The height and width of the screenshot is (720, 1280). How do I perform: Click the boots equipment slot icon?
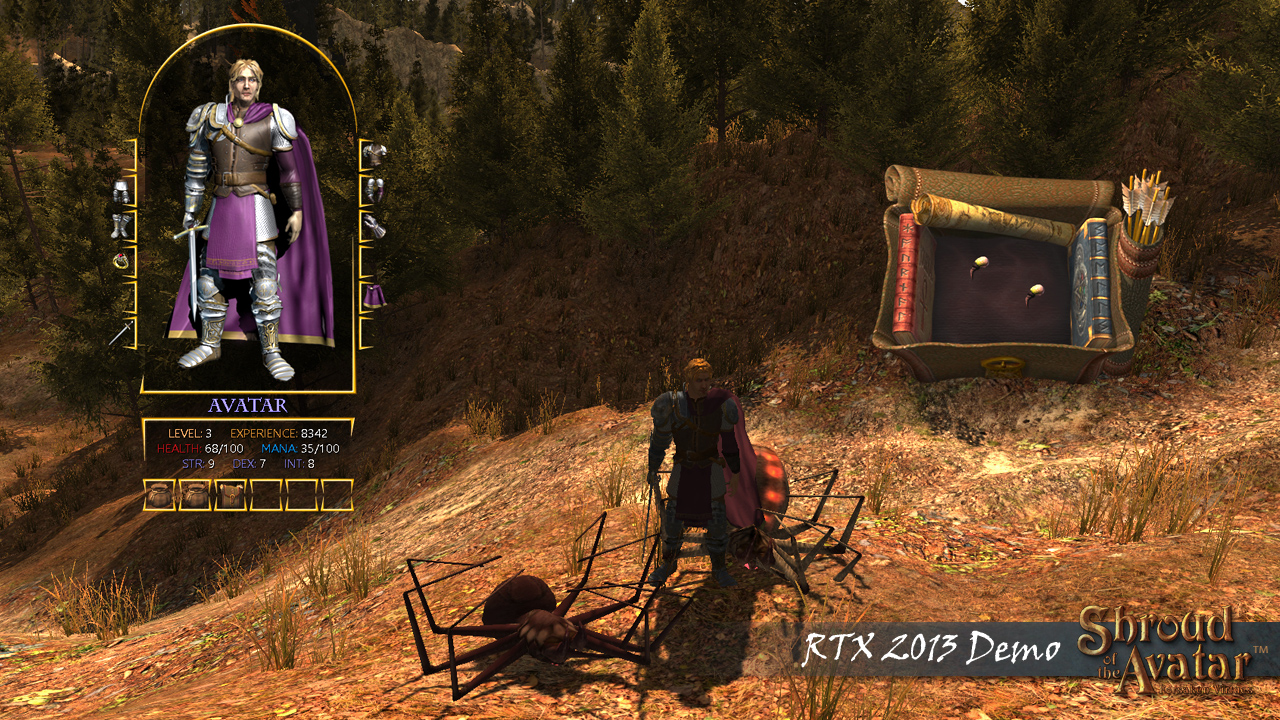(122, 224)
